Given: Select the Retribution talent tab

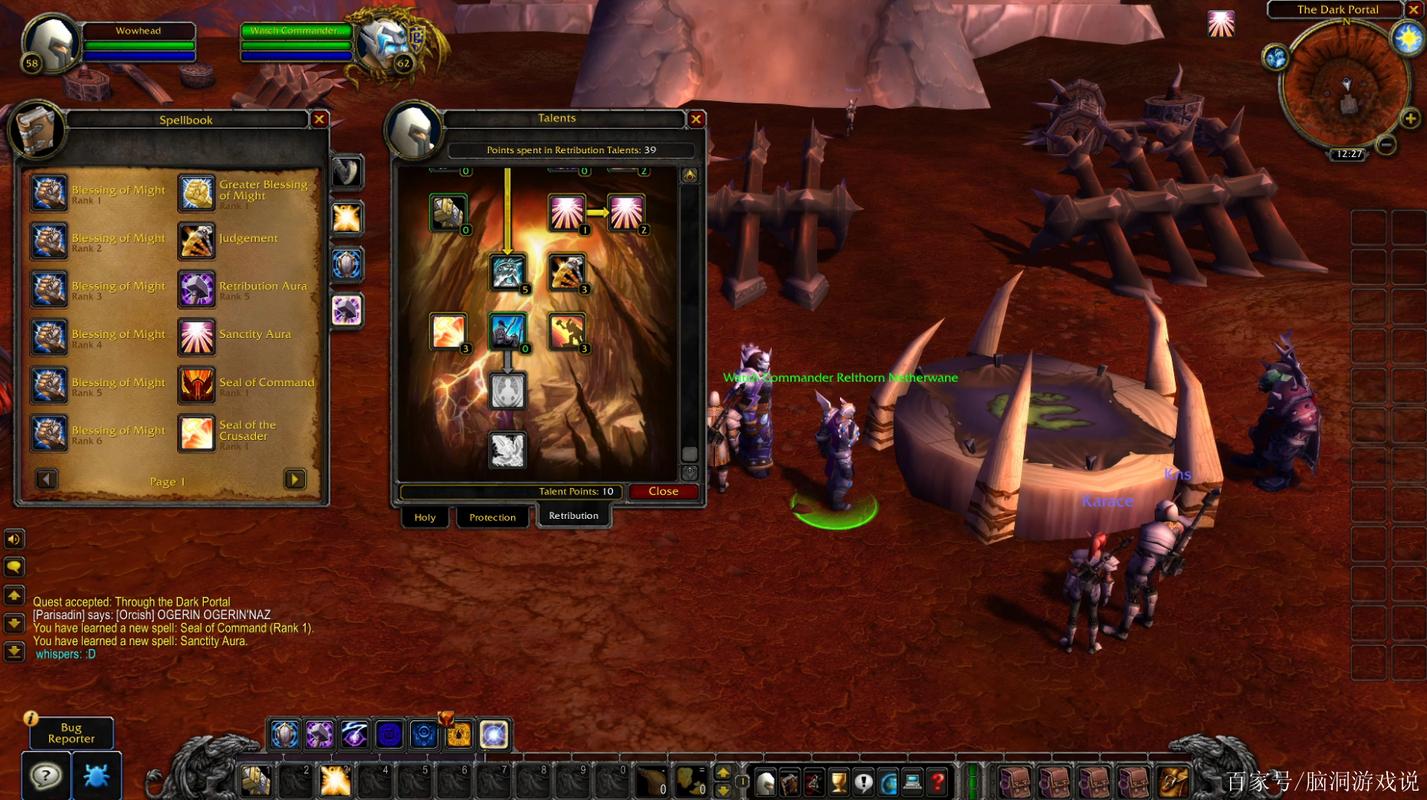Looking at the screenshot, I should [x=573, y=516].
